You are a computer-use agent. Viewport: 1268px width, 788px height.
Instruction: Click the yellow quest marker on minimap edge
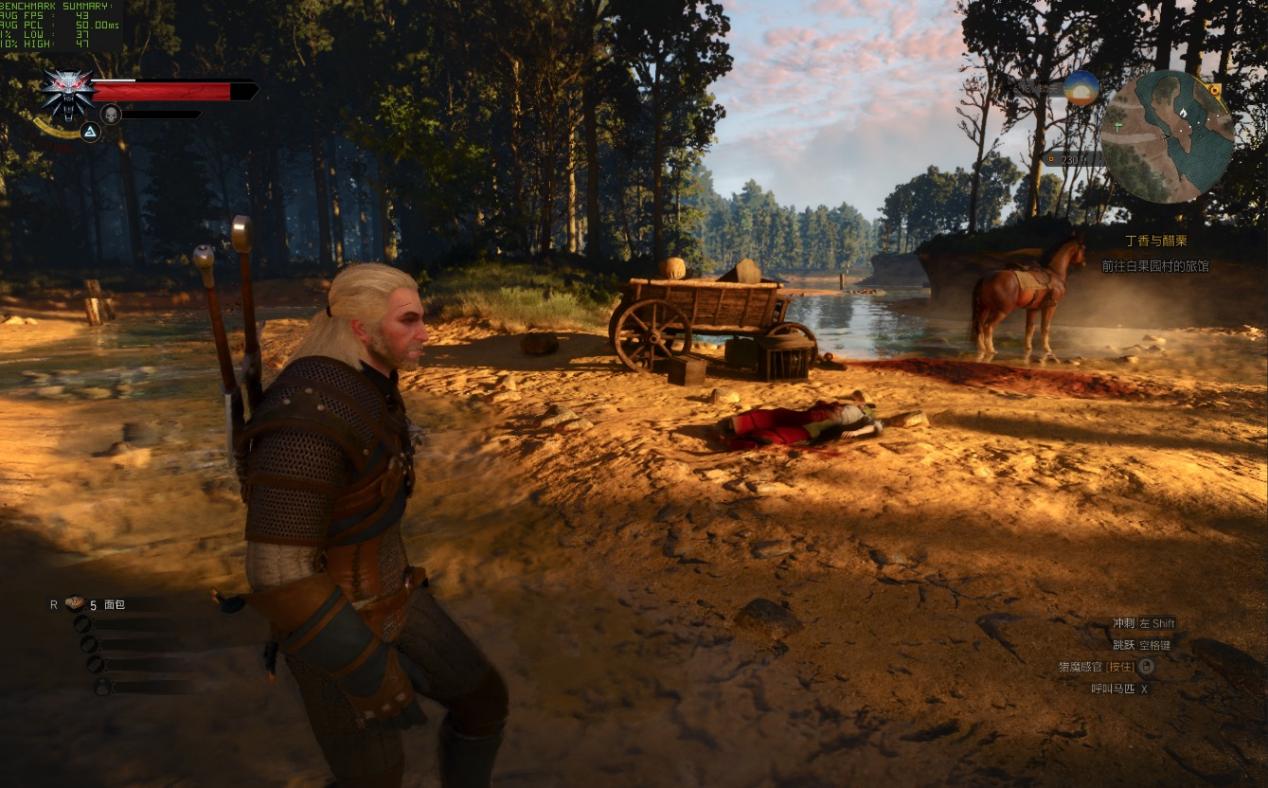pos(1216,90)
